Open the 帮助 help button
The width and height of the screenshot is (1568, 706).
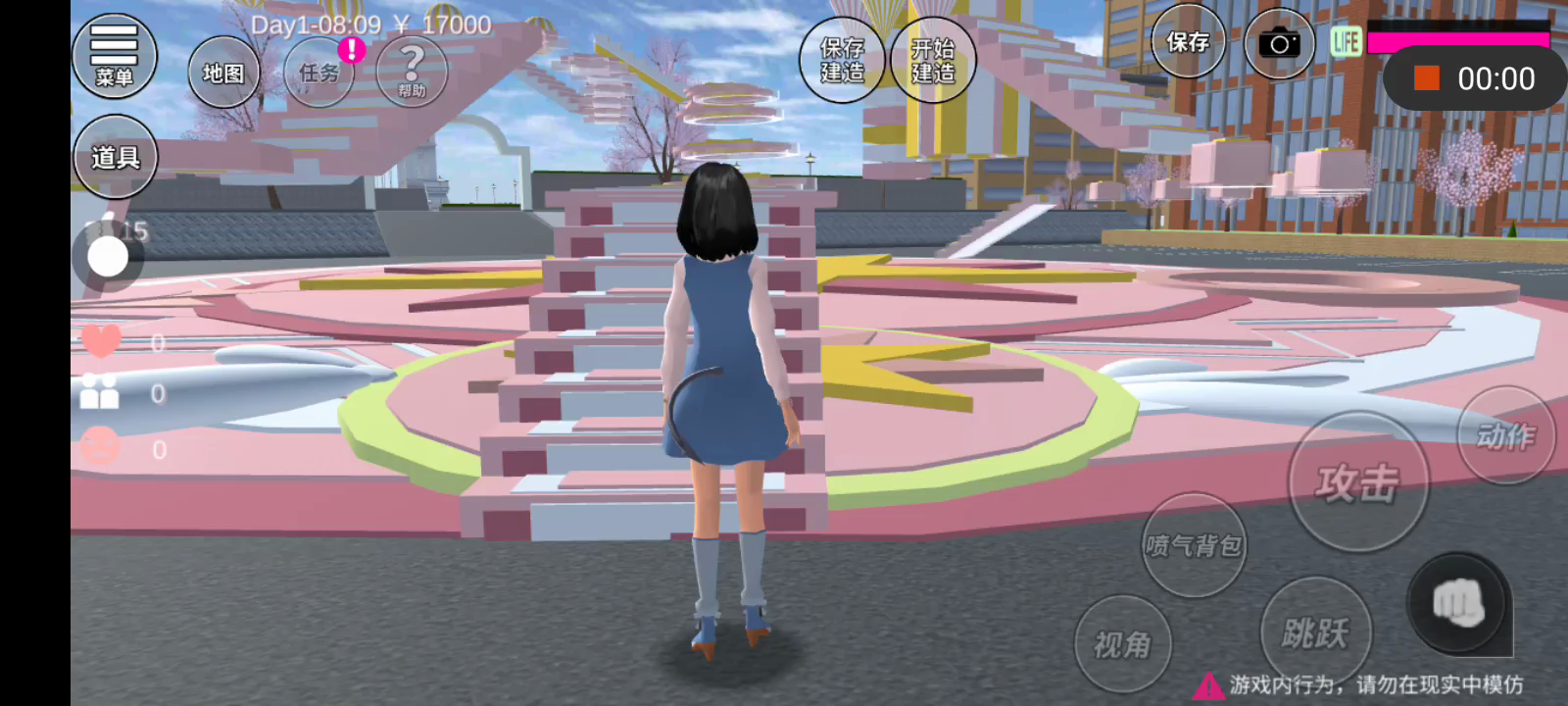(412, 71)
